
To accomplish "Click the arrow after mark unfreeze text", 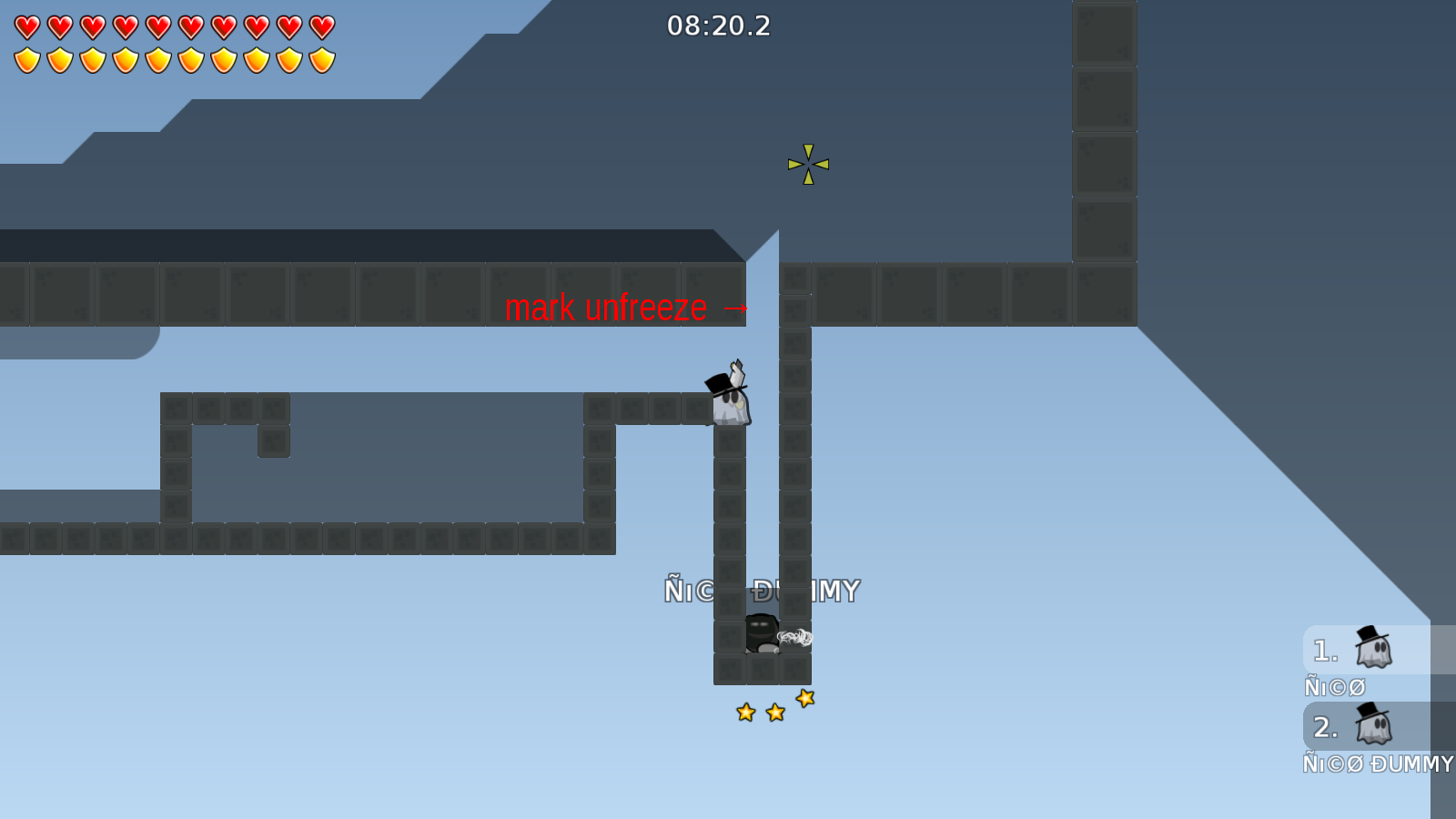I will [735, 308].
